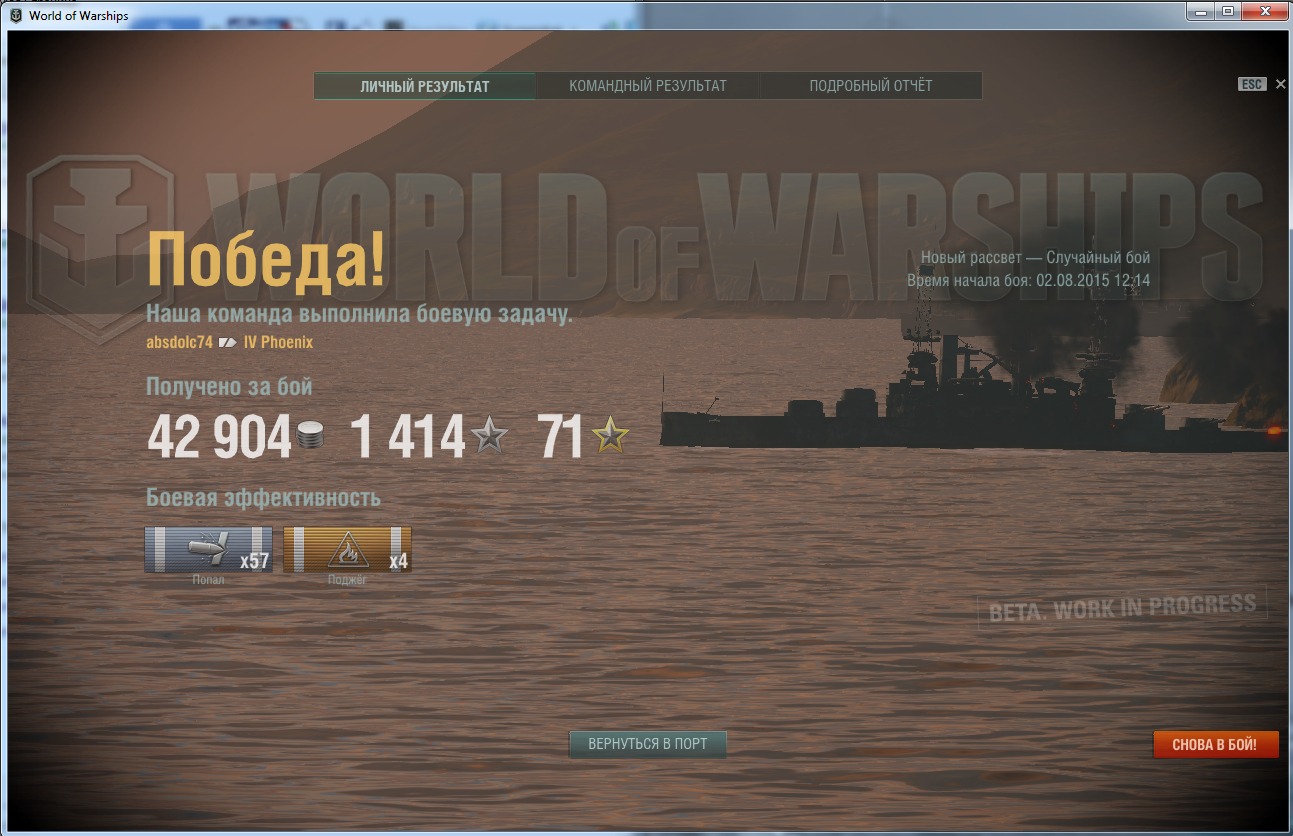Click Вернуться в порт button

click(x=648, y=744)
